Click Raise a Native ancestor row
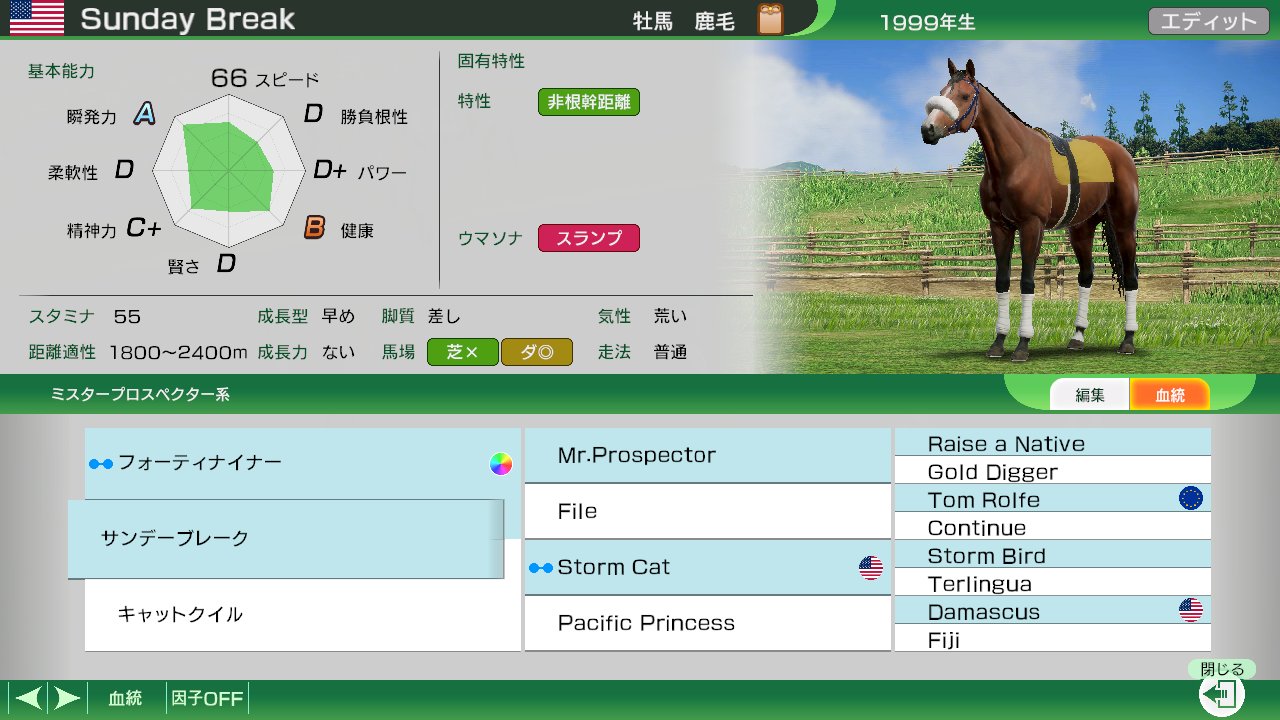Image resolution: width=1280 pixels, height=720 pixels. click(1052, 444)
